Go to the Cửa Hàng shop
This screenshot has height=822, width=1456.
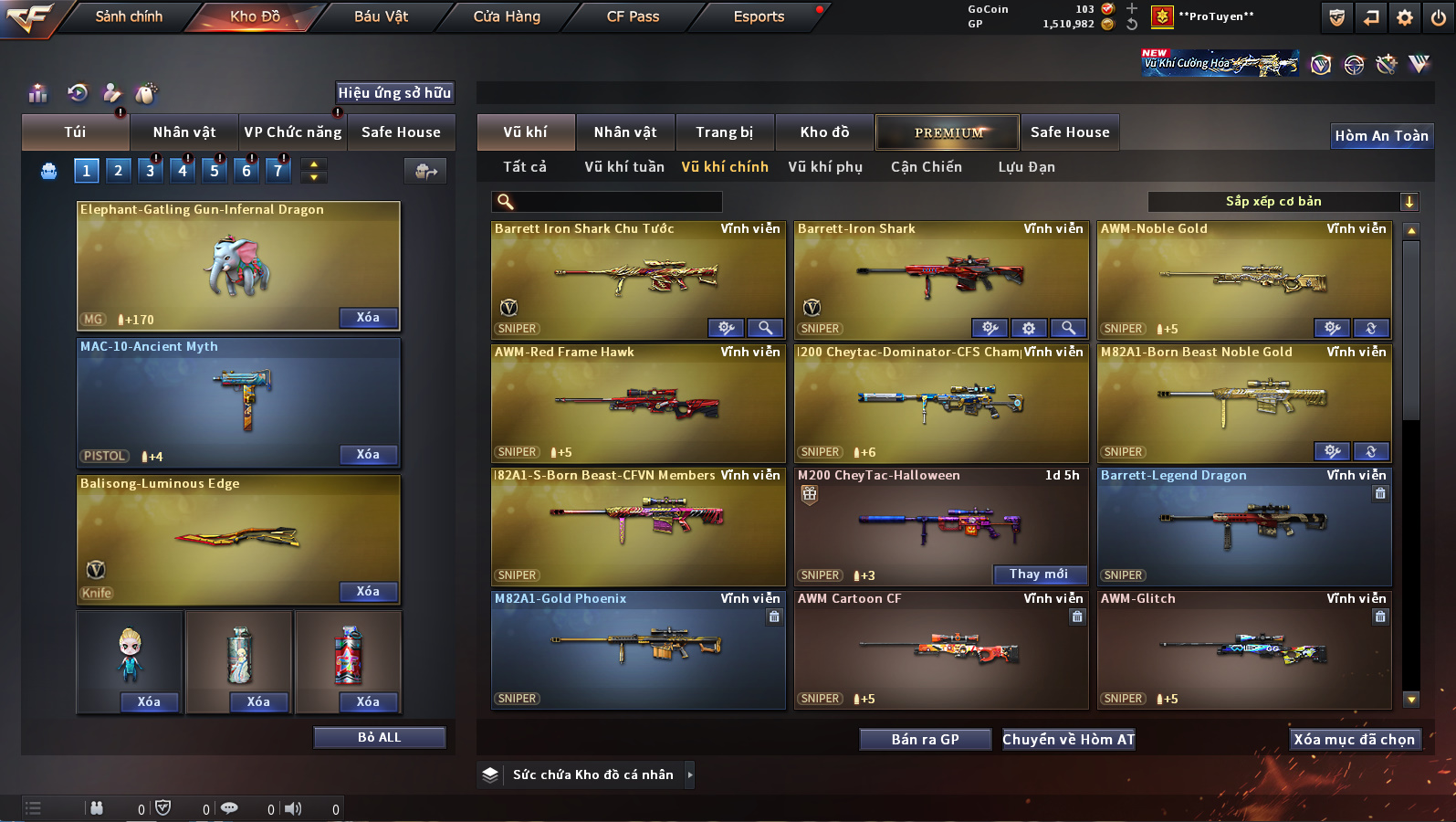tap(507, 16)
